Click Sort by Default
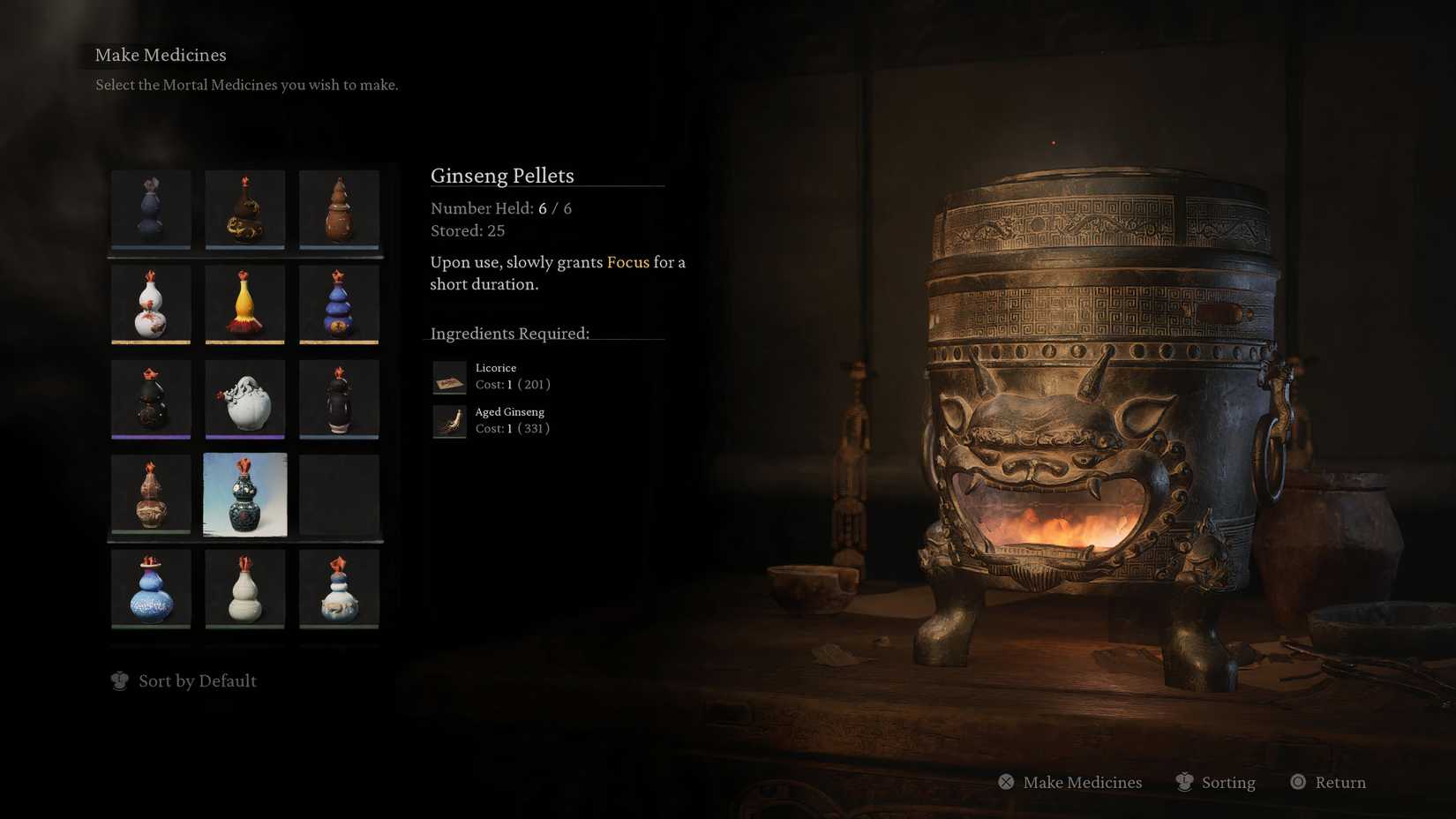 point(197,680)
